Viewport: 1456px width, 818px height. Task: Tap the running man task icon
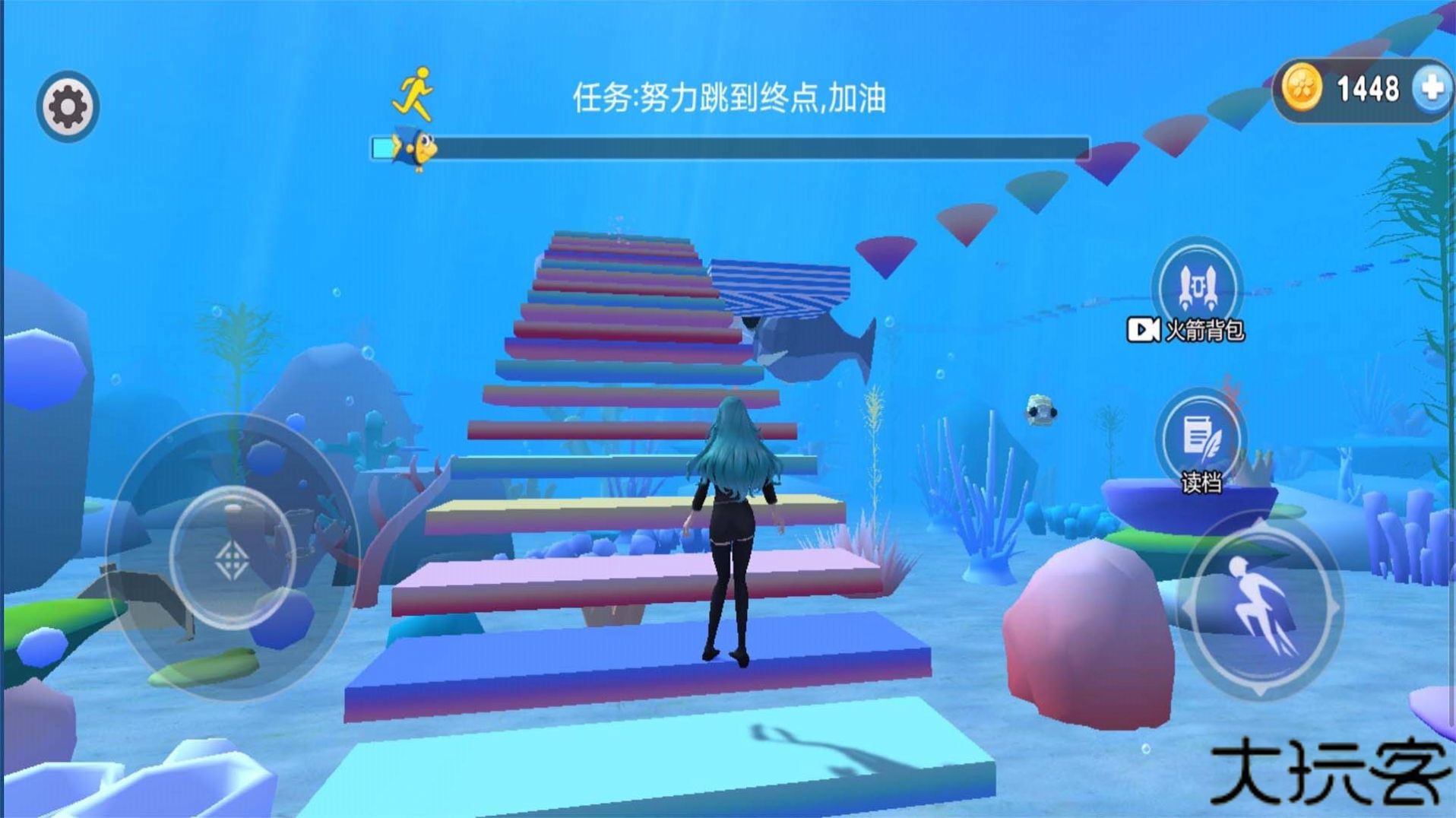pyautogui.click(x=413, y=94)
